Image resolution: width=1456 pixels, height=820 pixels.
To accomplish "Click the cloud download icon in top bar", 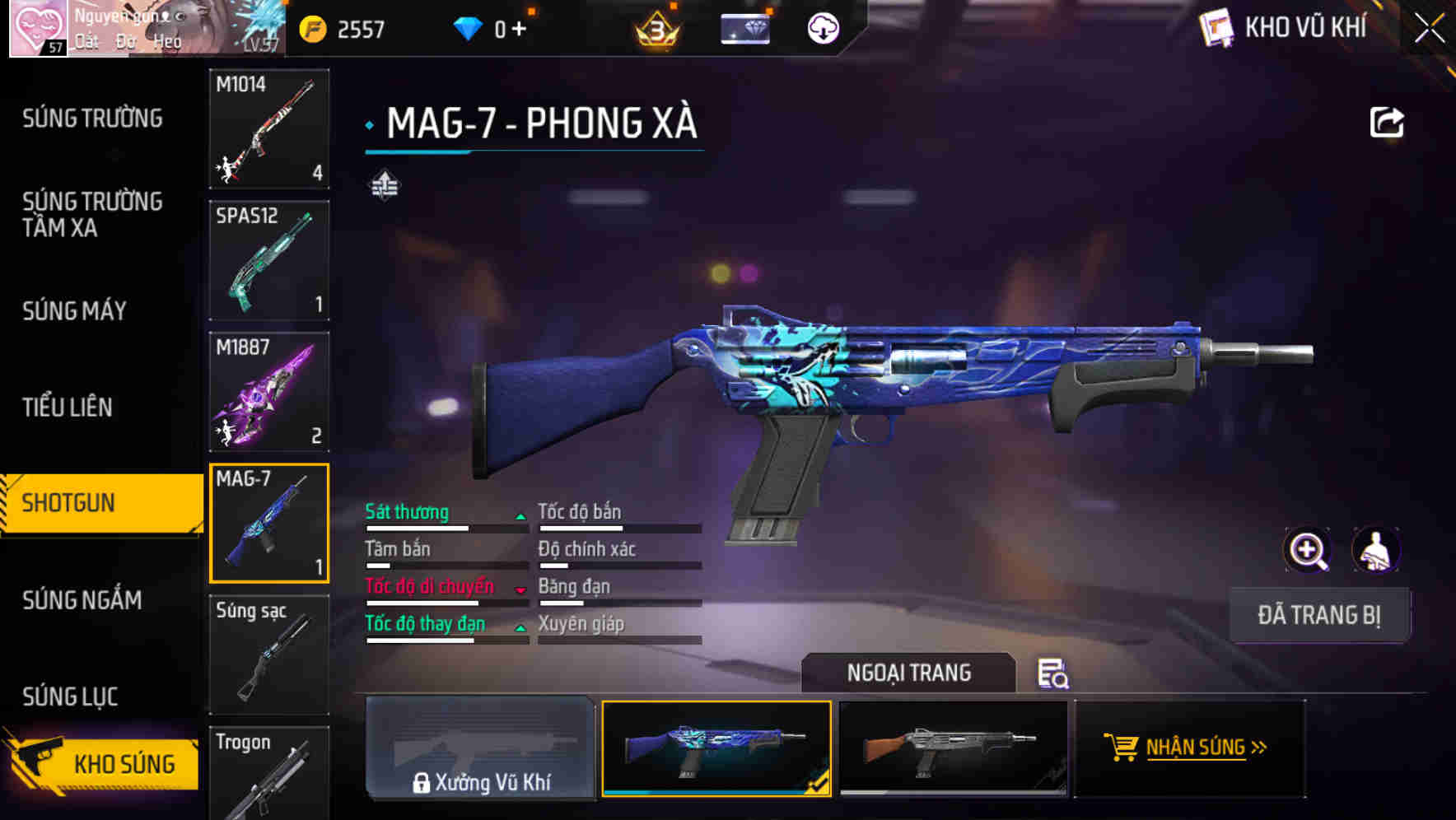I will pos(821,27).
